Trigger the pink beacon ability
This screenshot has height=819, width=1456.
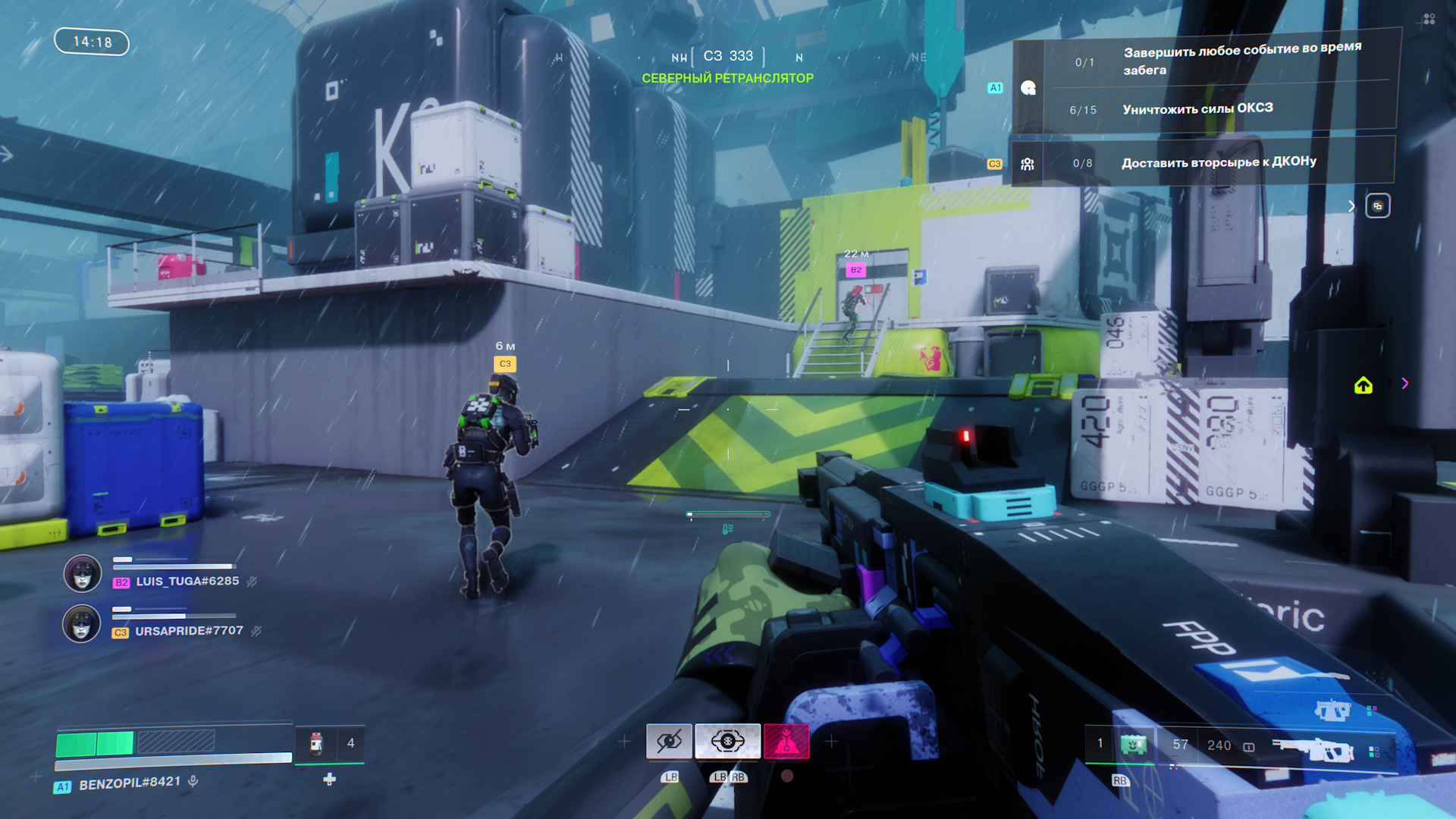[x=786, y=741]
